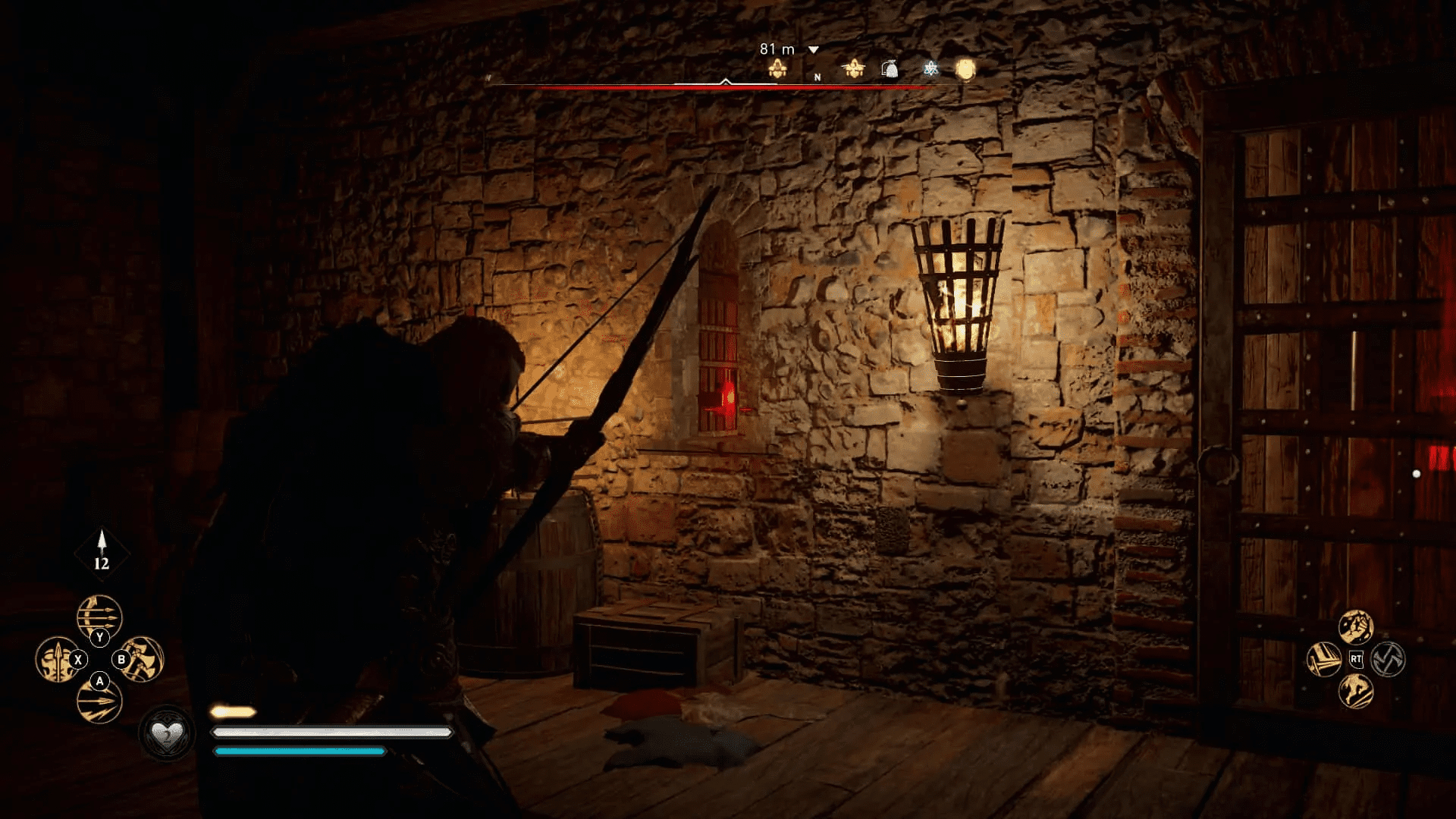Click the enemy raven marker on the compass
Viewport: 1456px width, 819px height.
point(854,68)
